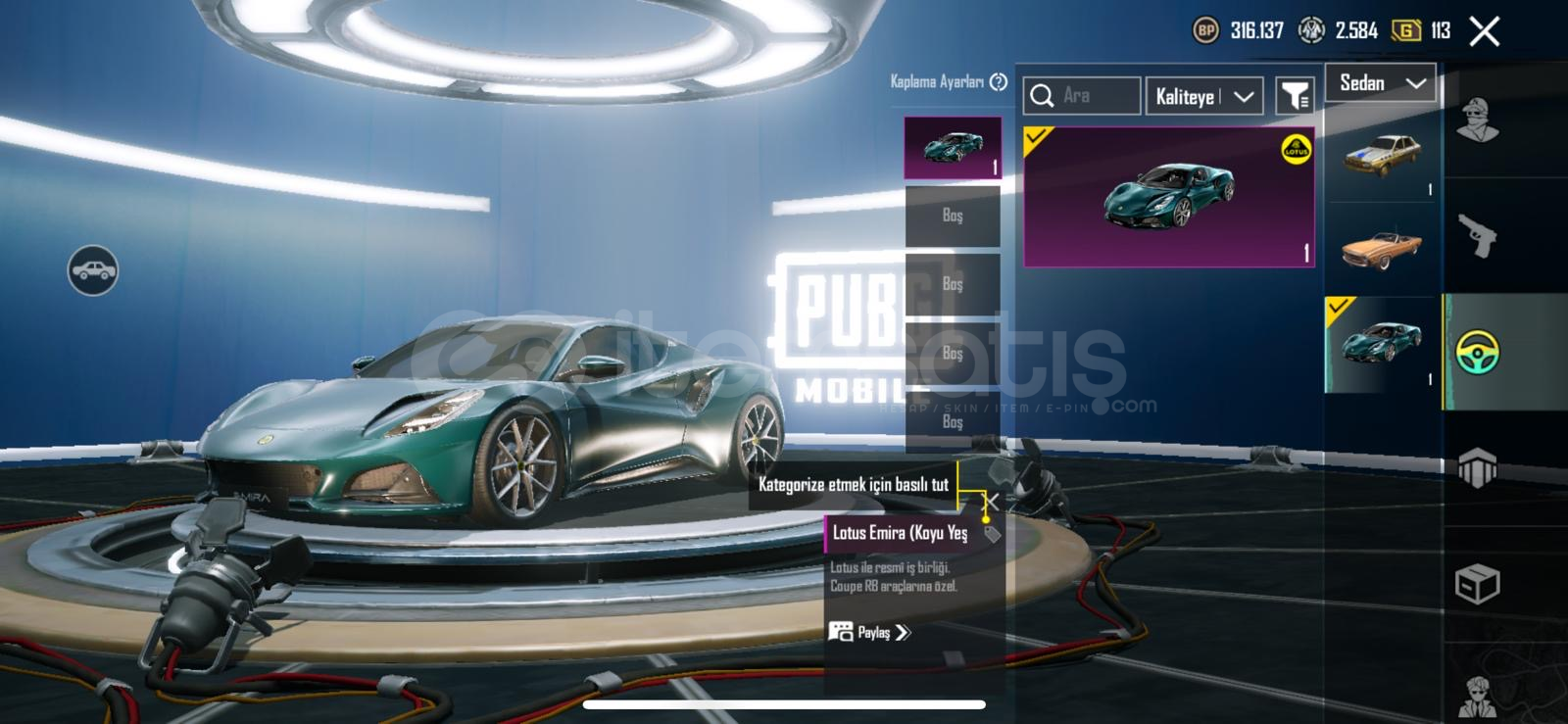Viewport: 1568px width, 724px height.
Task: Choose the orange convertible car thumbnail
Action: [x=1382, y=250]
